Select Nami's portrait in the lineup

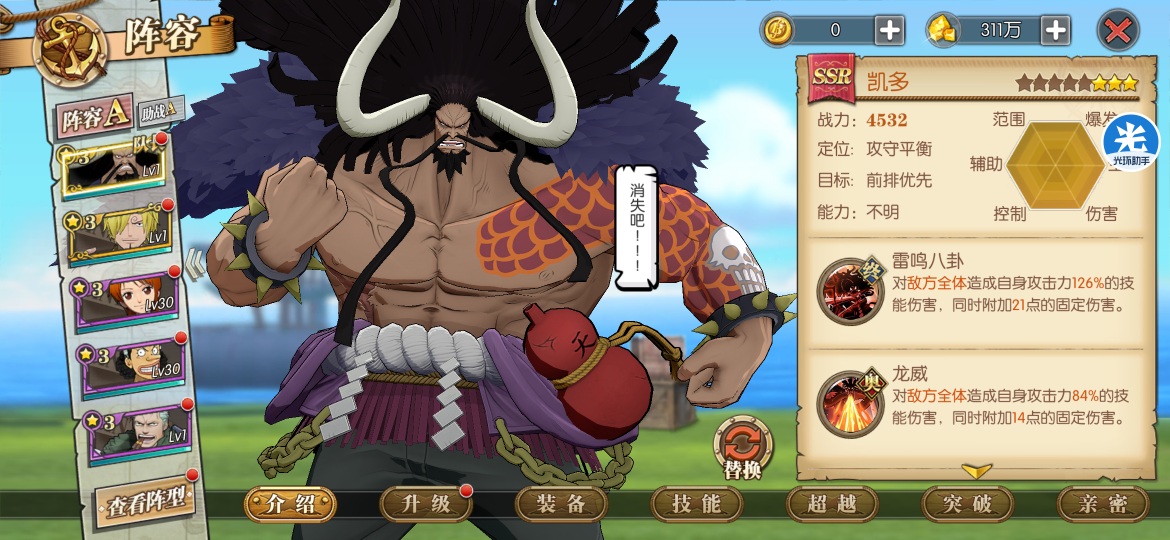point(125,298)
